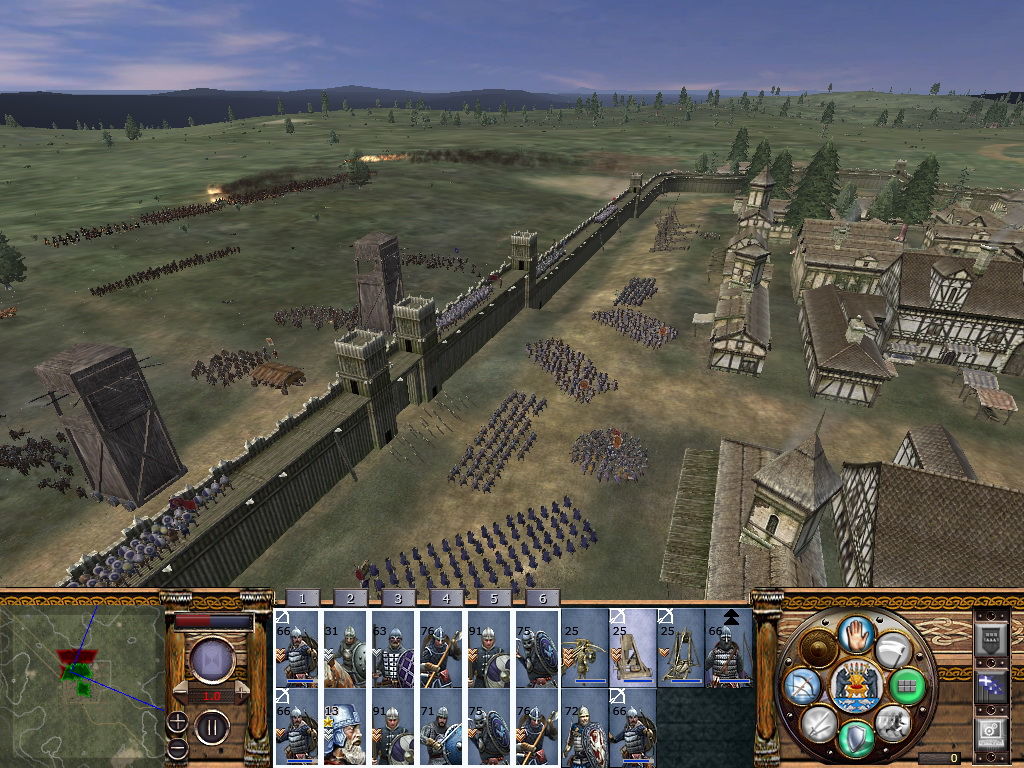Toggle guard mode with the green shield
Image resolution: width=1024 pixels, height=768 pixels.
[x=853, y=740]
